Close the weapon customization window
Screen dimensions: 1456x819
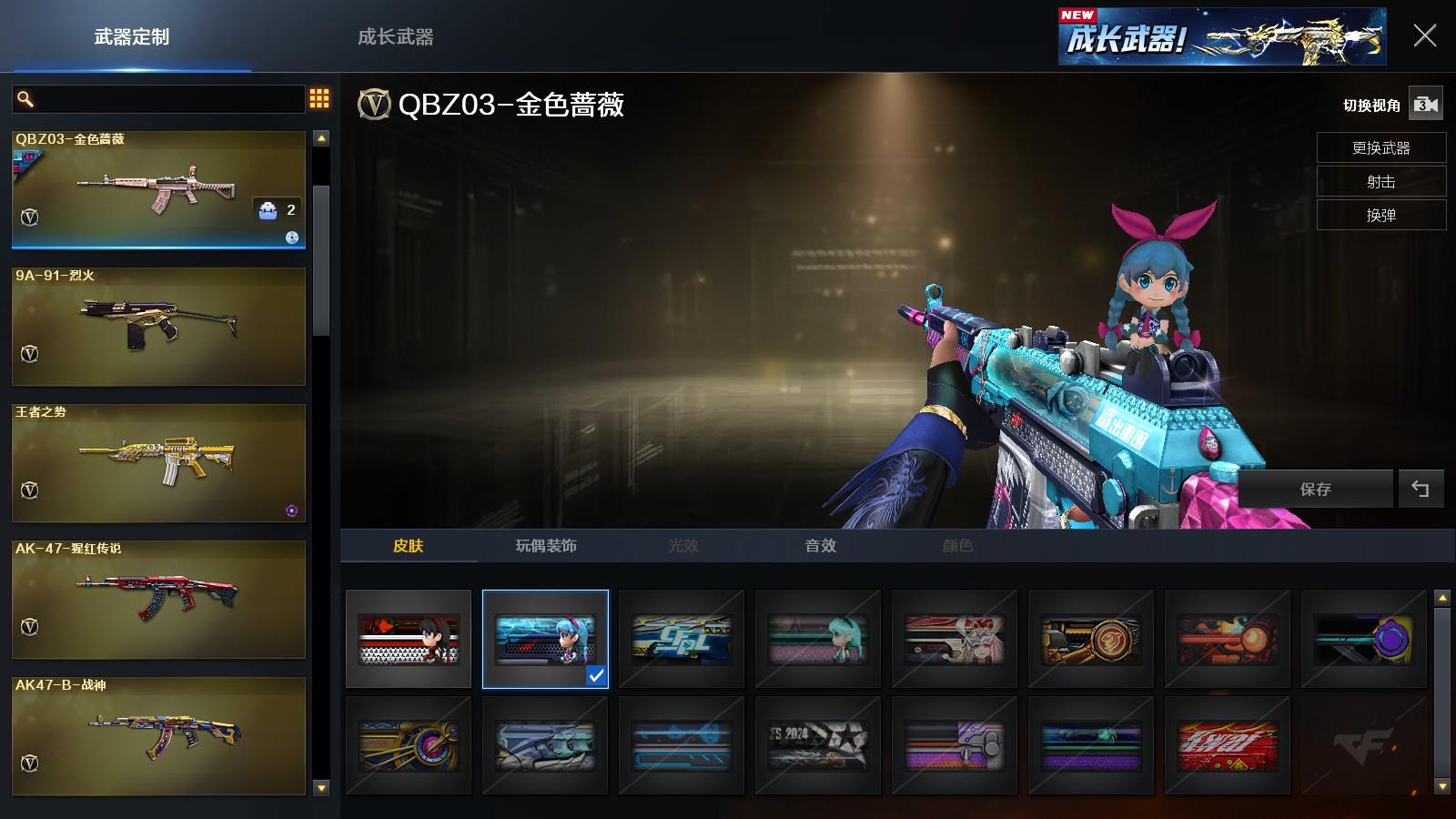1424,36
